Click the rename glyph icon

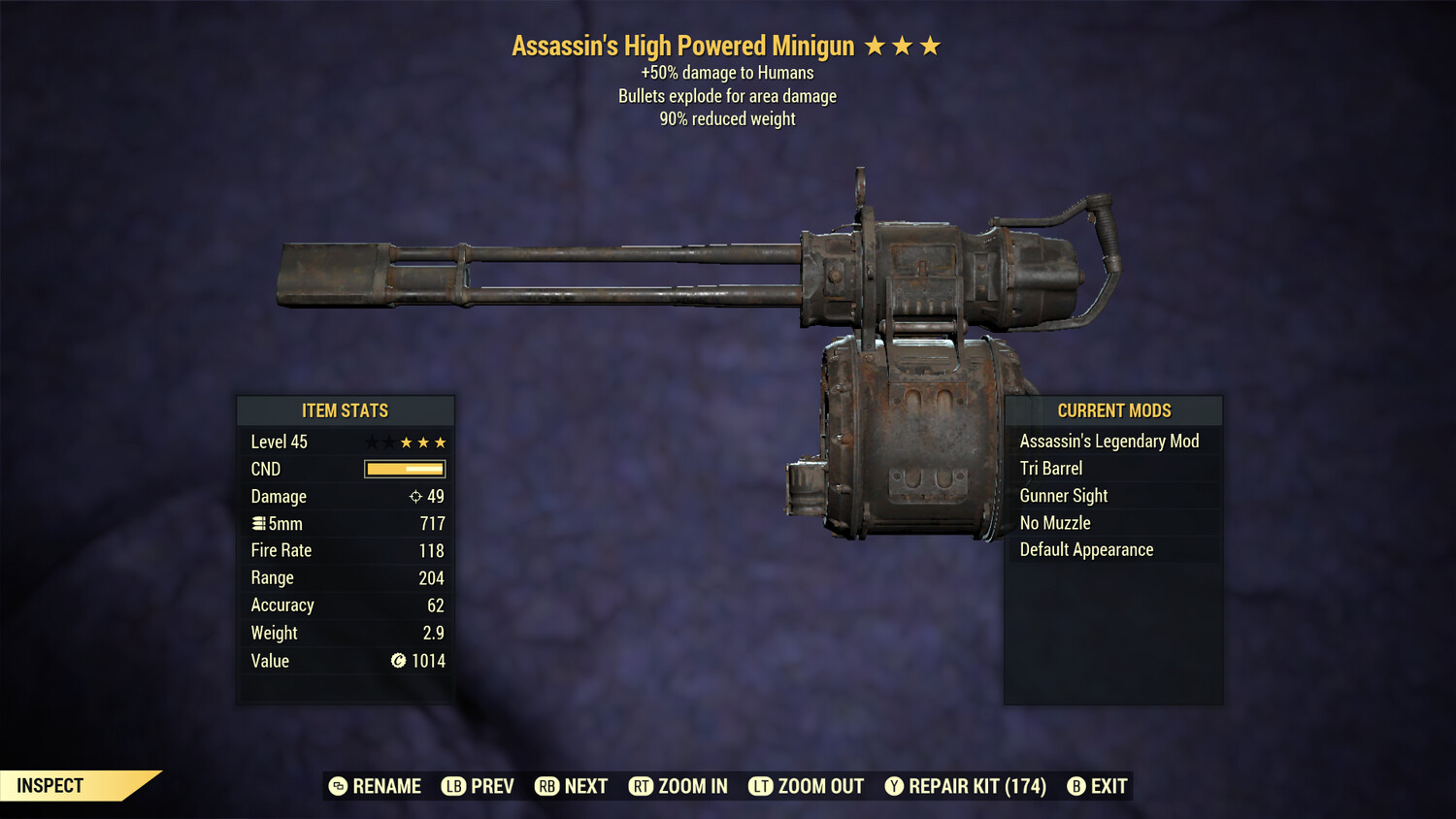click(339, 786)
